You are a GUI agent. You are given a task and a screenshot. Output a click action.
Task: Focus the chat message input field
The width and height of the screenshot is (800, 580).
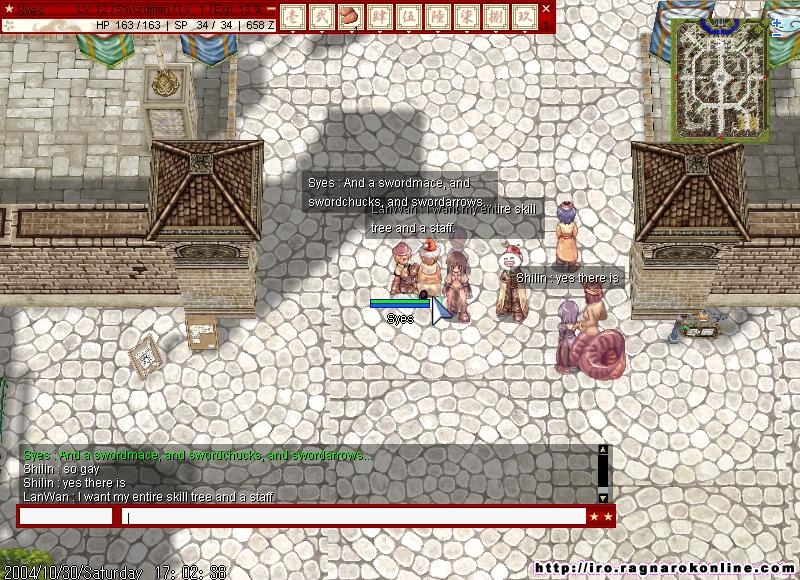(x=355, y=516)
